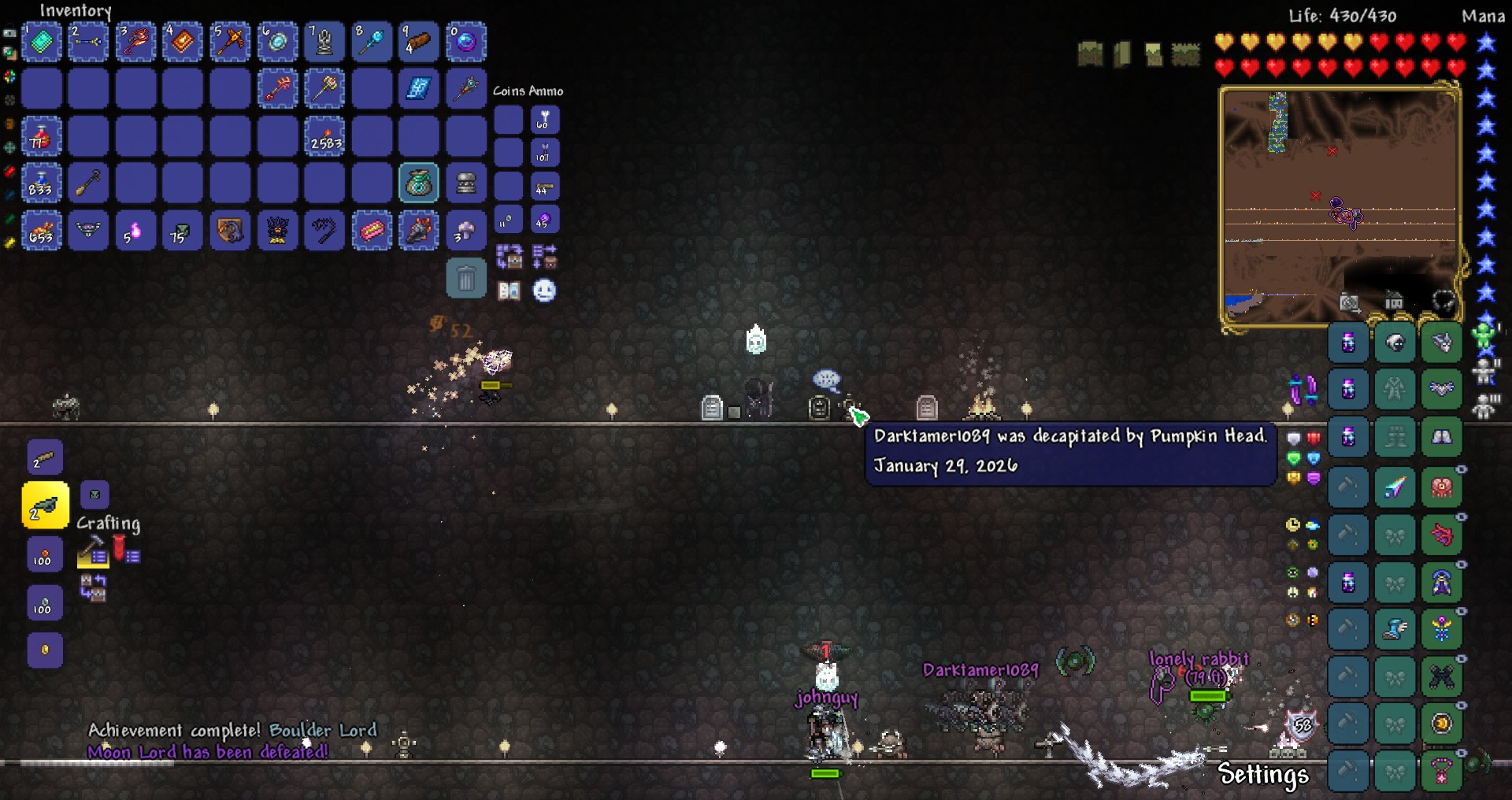1512x800 pixels.
Task: Select the torch stack of 2583
Action: pos(324,137)
